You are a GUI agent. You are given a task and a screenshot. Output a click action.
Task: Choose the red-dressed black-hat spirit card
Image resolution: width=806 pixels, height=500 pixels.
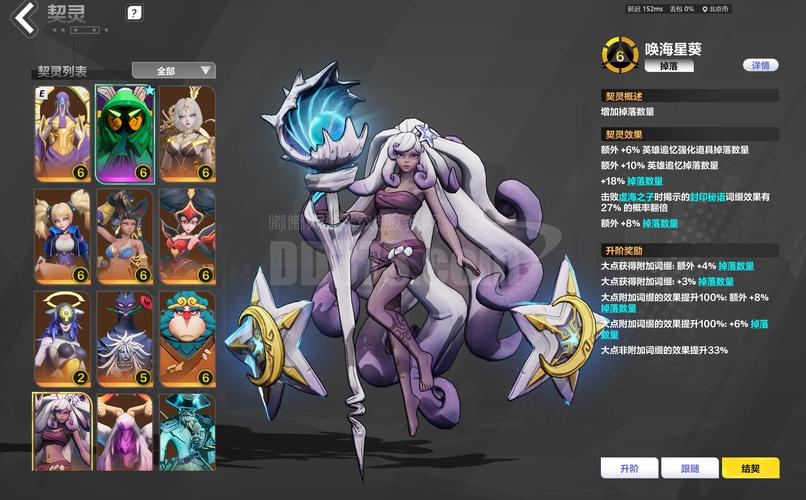[187, 235]
